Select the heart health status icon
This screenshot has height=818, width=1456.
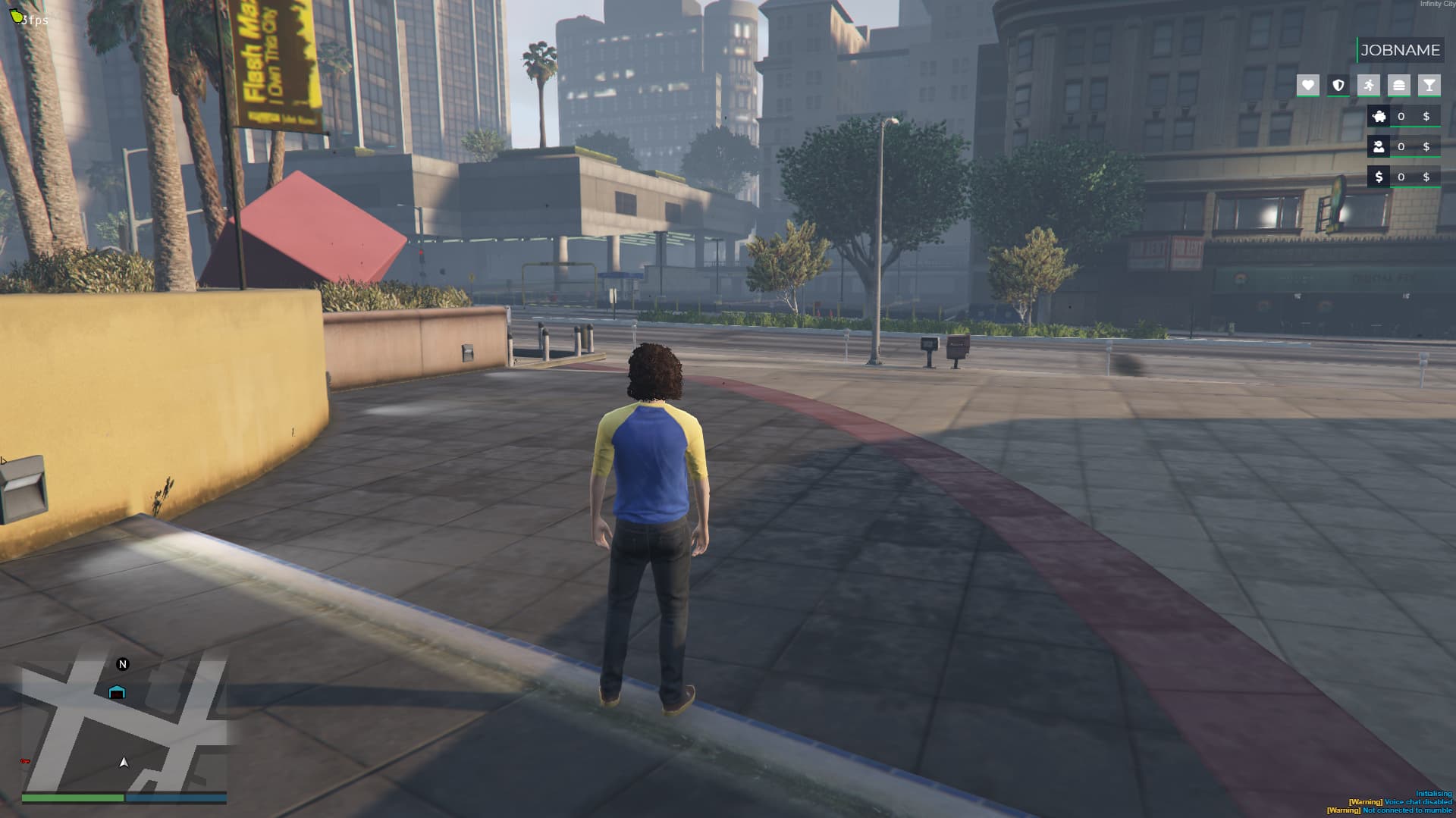[1307, 86]
